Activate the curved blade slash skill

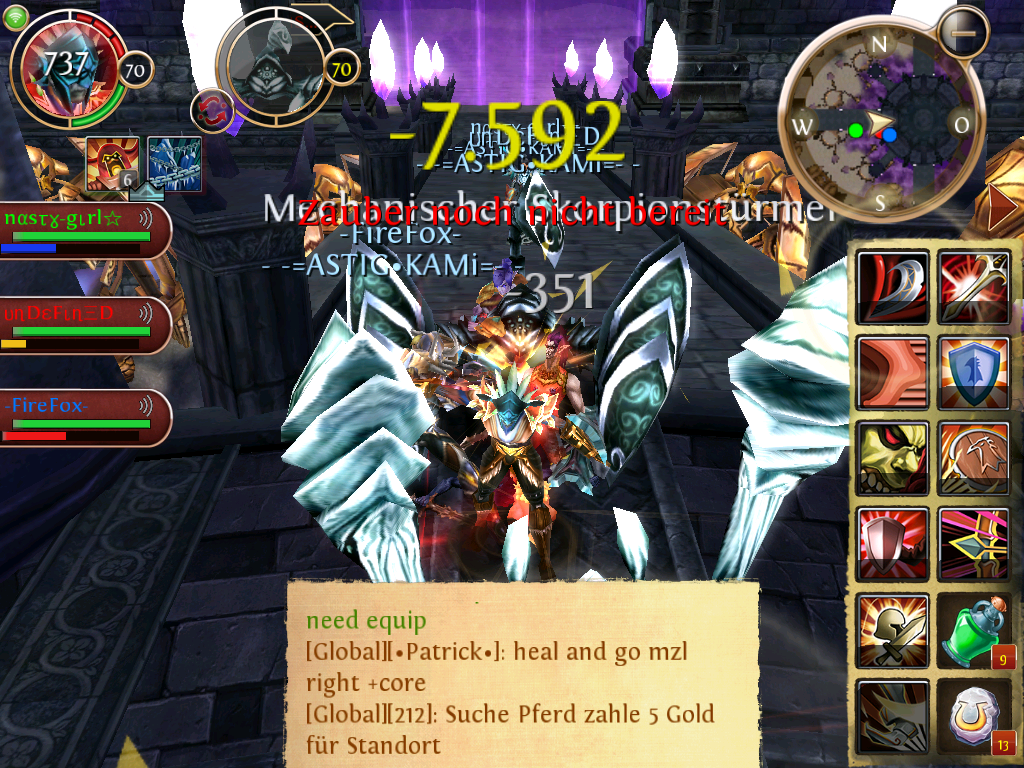(892, 287)
